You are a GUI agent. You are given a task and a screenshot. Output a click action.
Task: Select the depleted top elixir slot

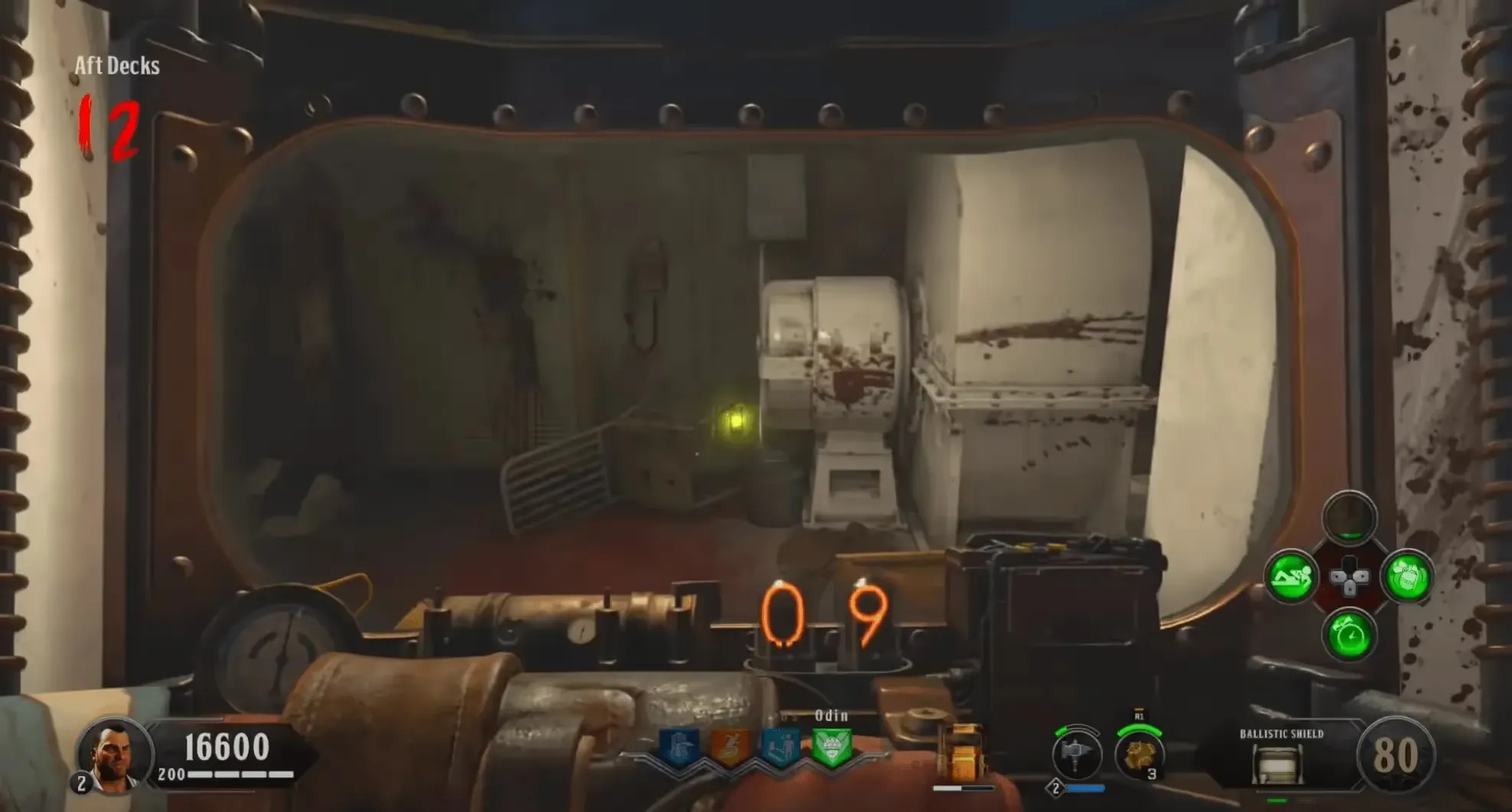pyautogui.click(x=1349, y=518)
